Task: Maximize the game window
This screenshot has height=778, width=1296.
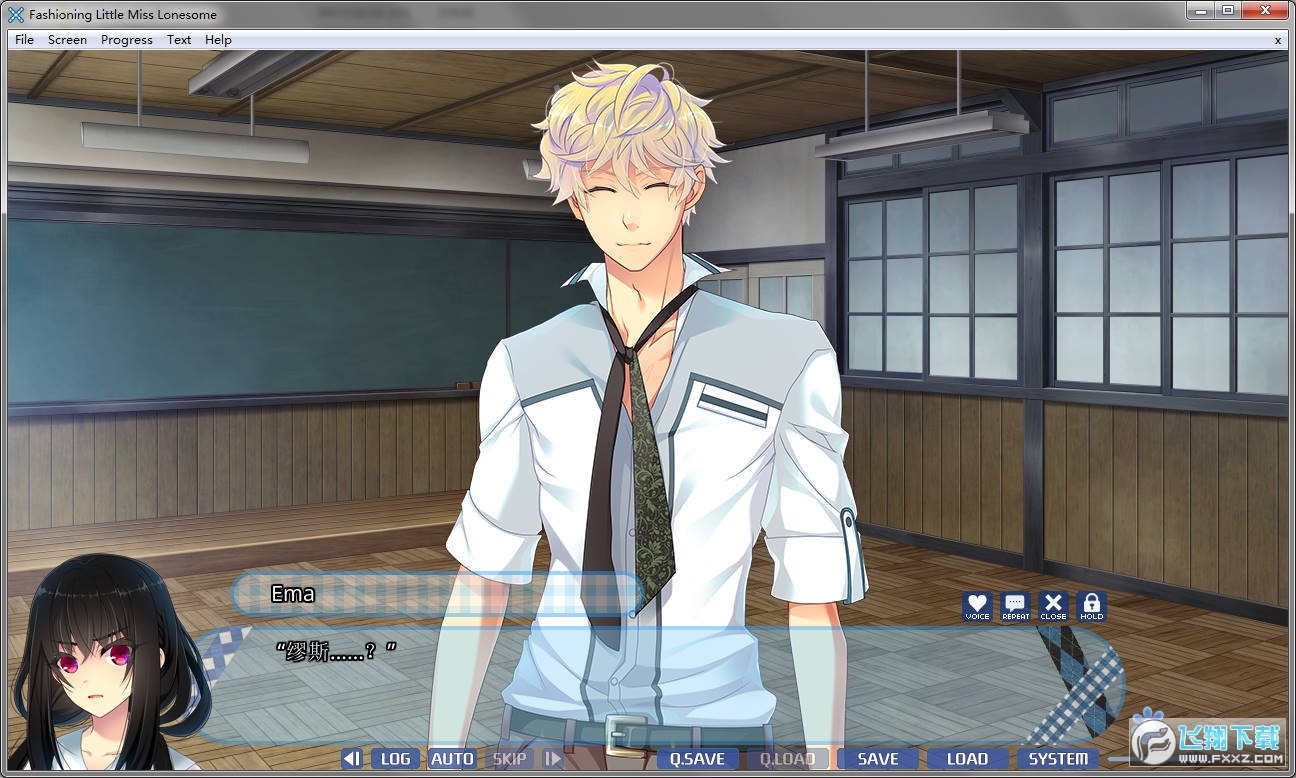Action: [1227, 10]
